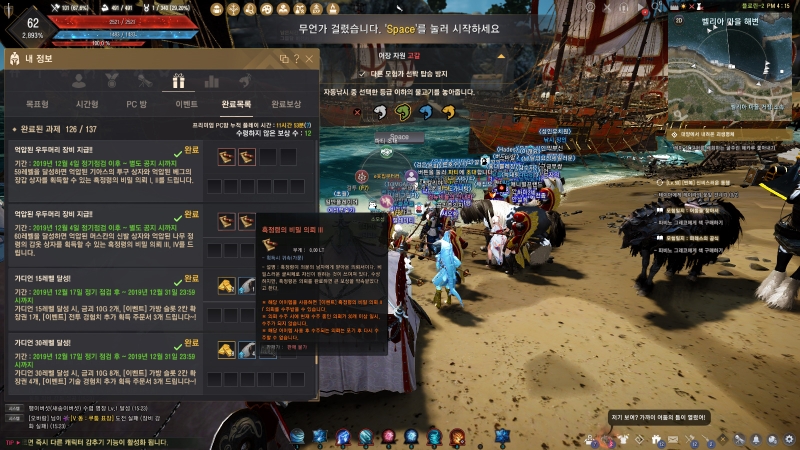This screenshot has height=450, width=800.
Task: Open the PC 방 tab
Action: 136,104
